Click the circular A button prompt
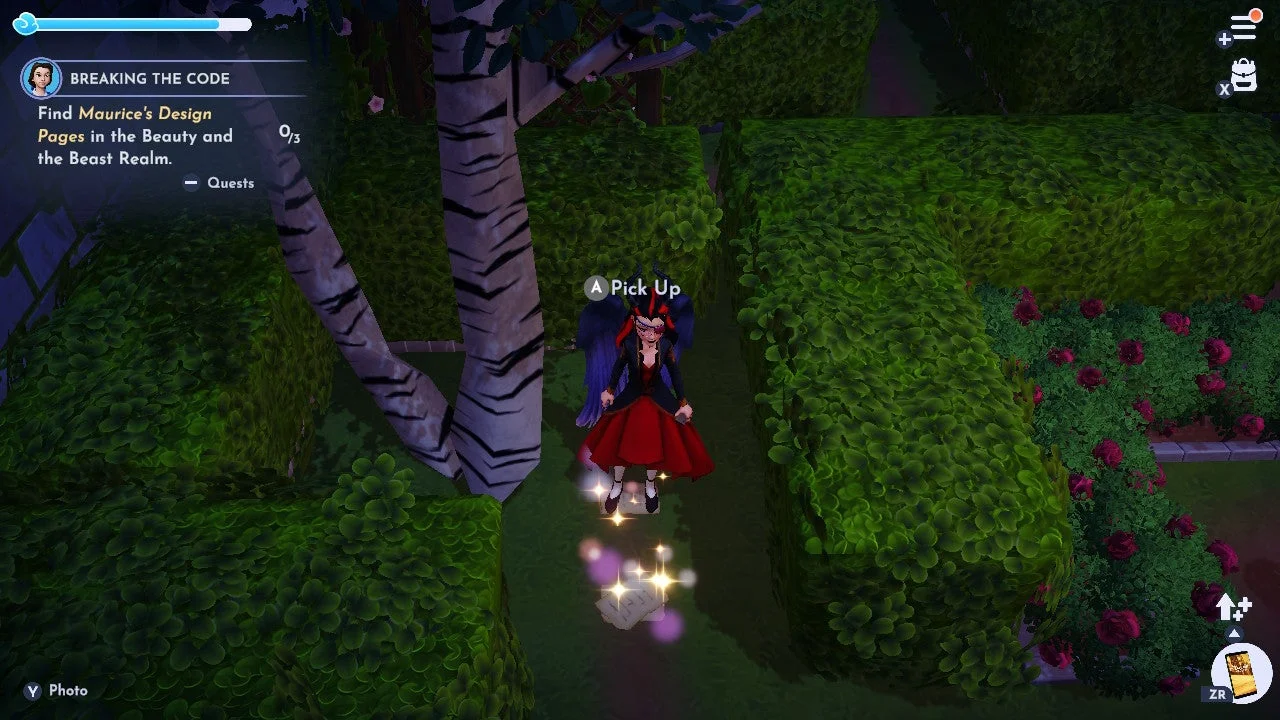Image resolution: width=1280 pixels, height=720 pixels. pos(595,288)
